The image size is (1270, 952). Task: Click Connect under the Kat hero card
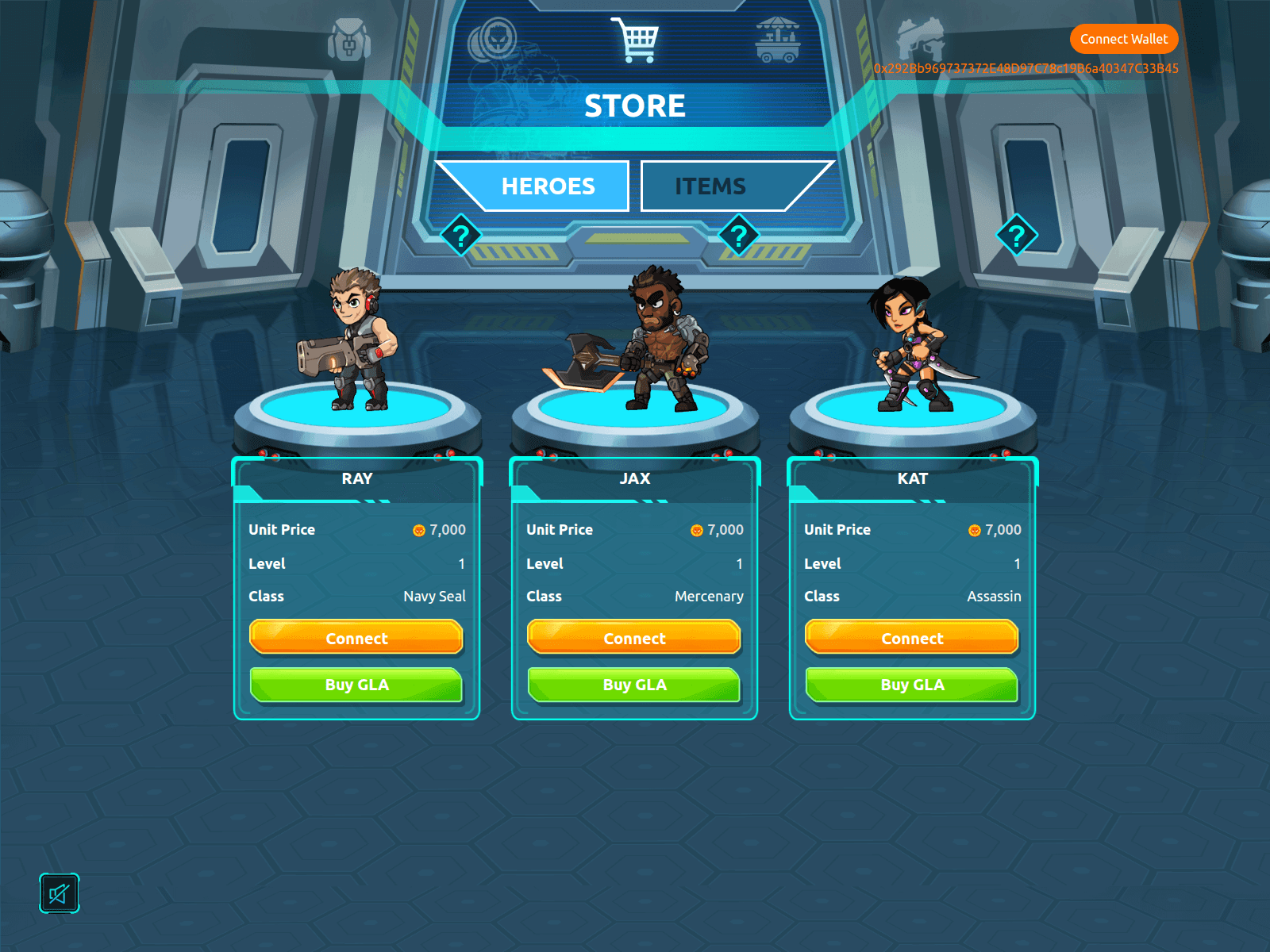[x=912, y=638]
